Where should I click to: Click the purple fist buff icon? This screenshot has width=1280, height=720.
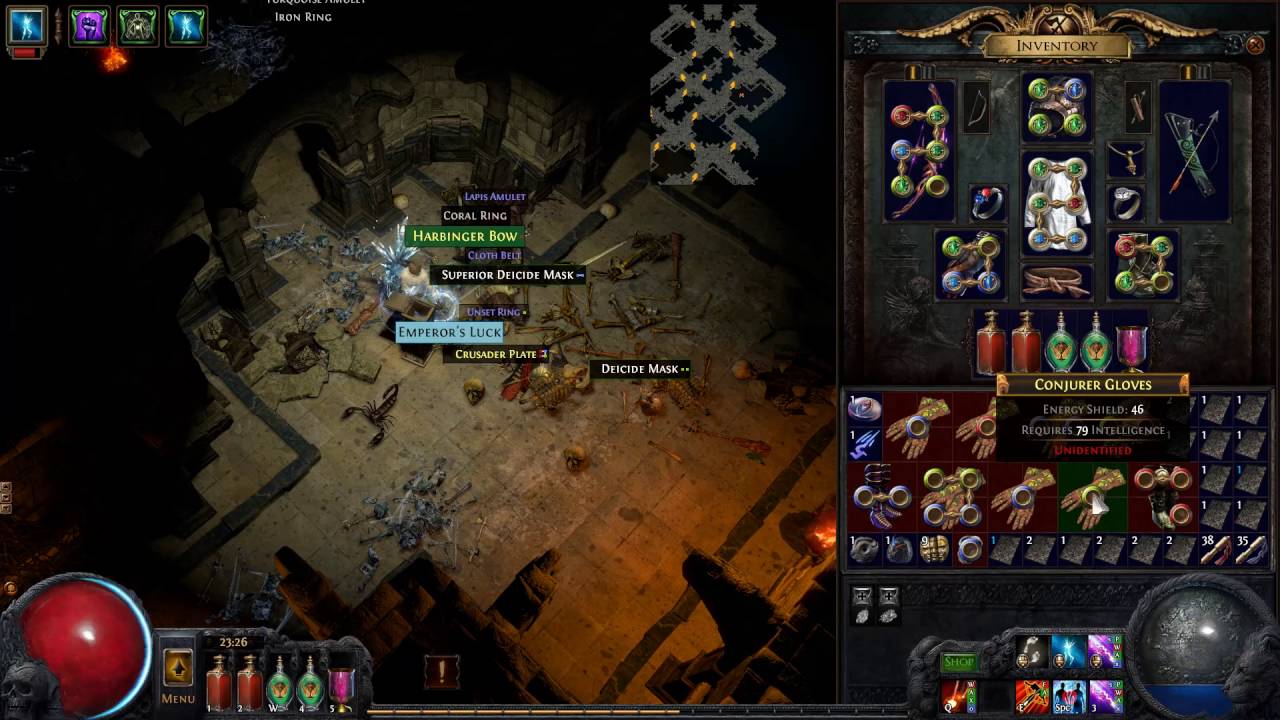(89, 26)
